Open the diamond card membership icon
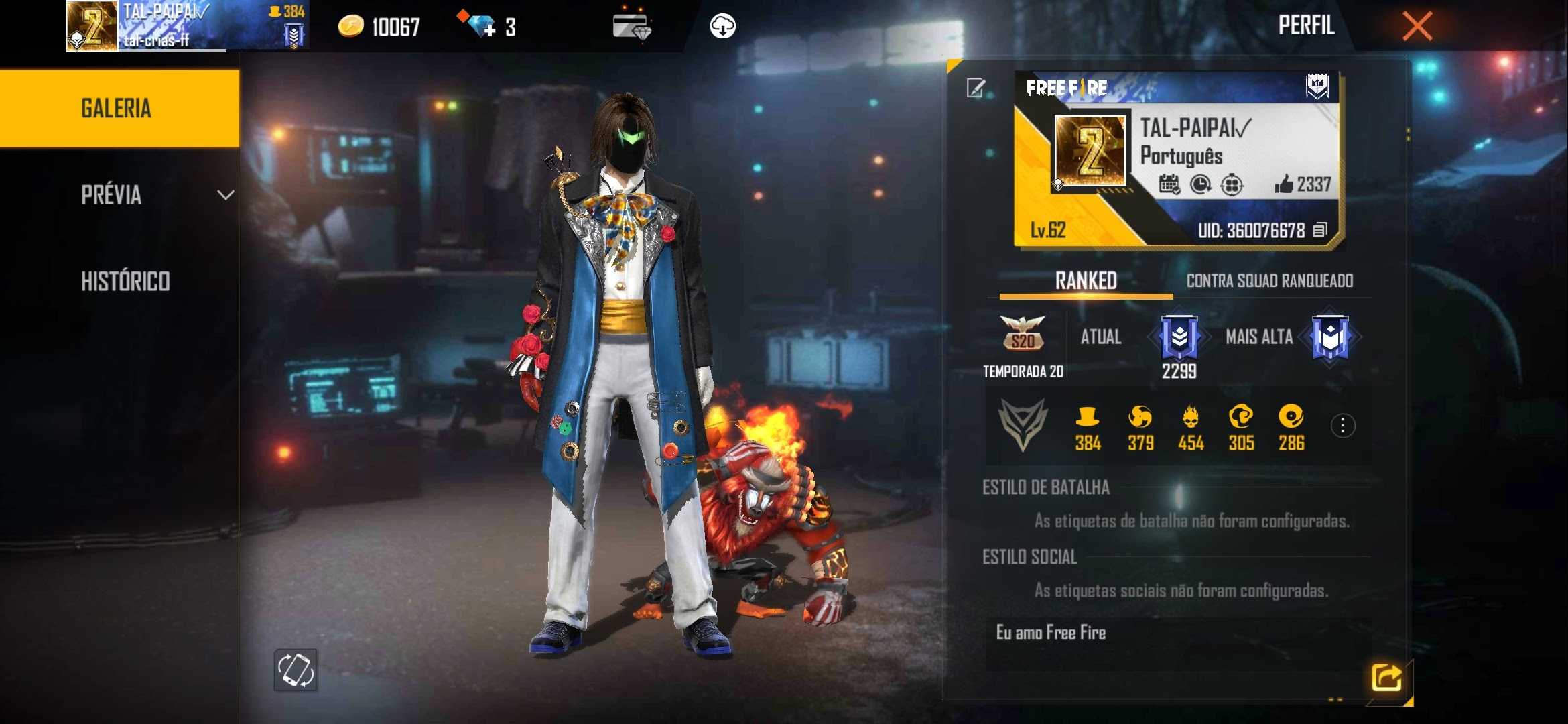Viewport: 1568px width, 724px height. (631, 27)
